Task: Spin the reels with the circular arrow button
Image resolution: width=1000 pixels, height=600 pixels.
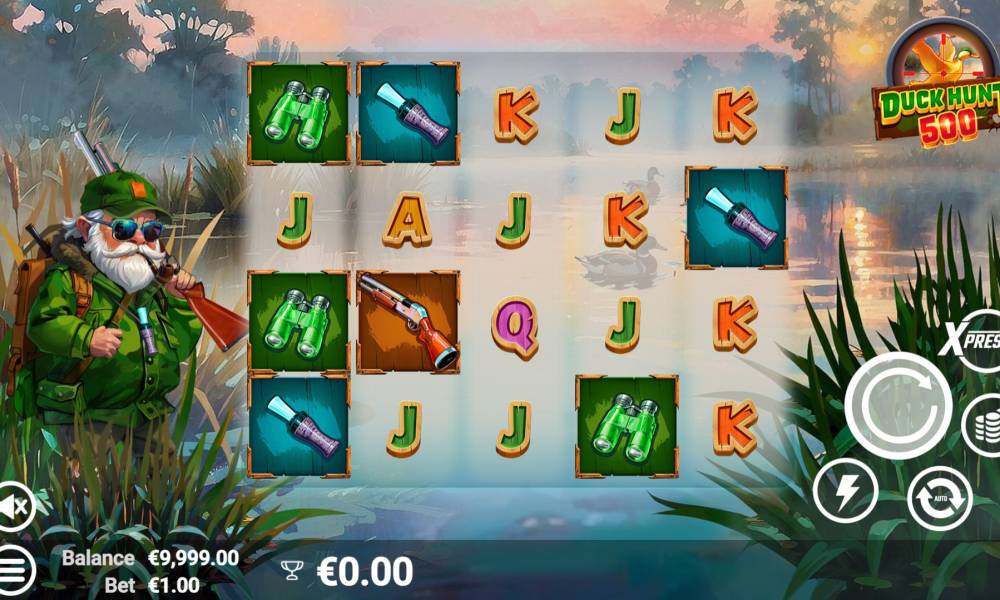Action: coord(897,405)
